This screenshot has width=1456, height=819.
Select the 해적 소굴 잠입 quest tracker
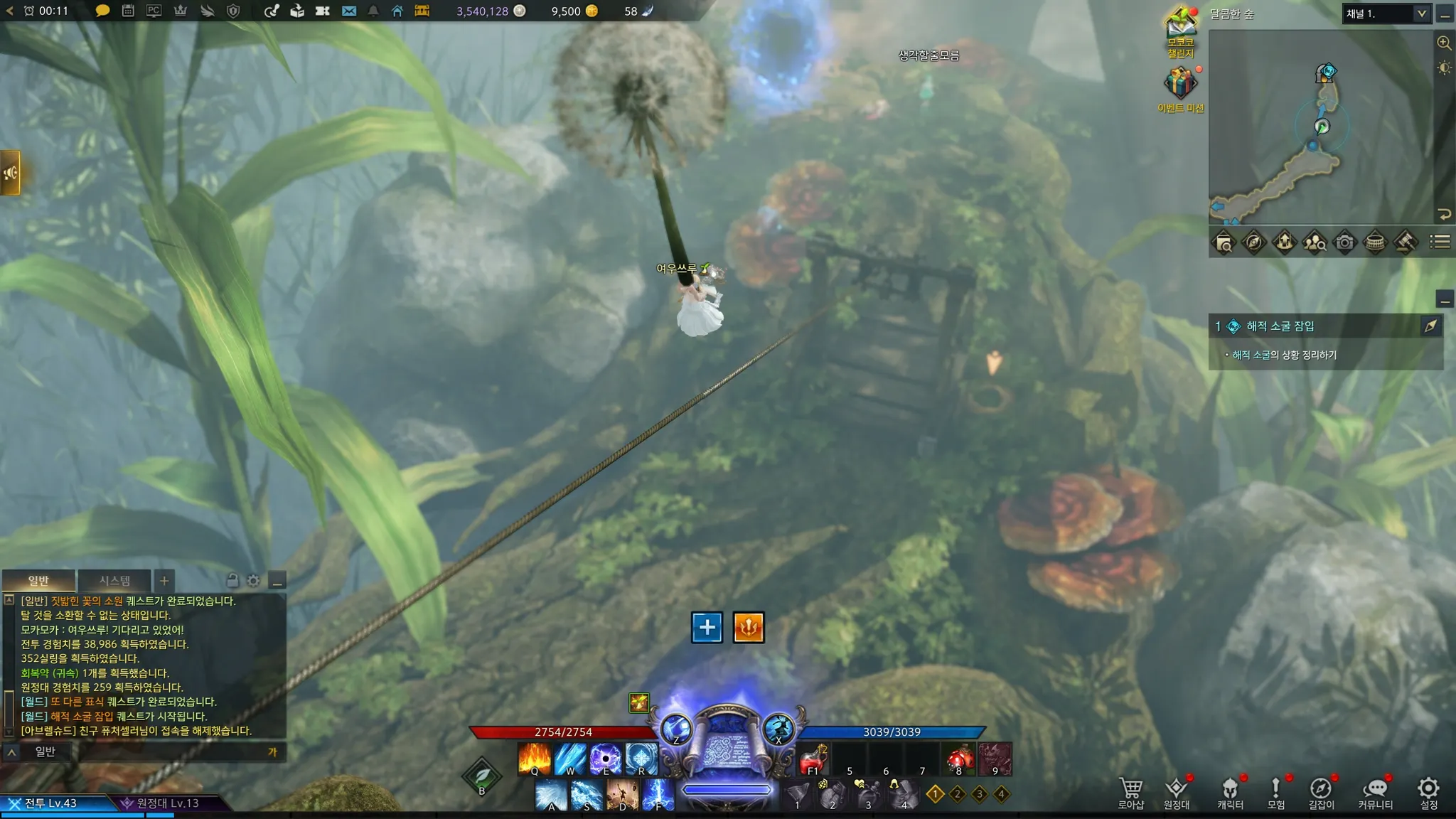1280,326
